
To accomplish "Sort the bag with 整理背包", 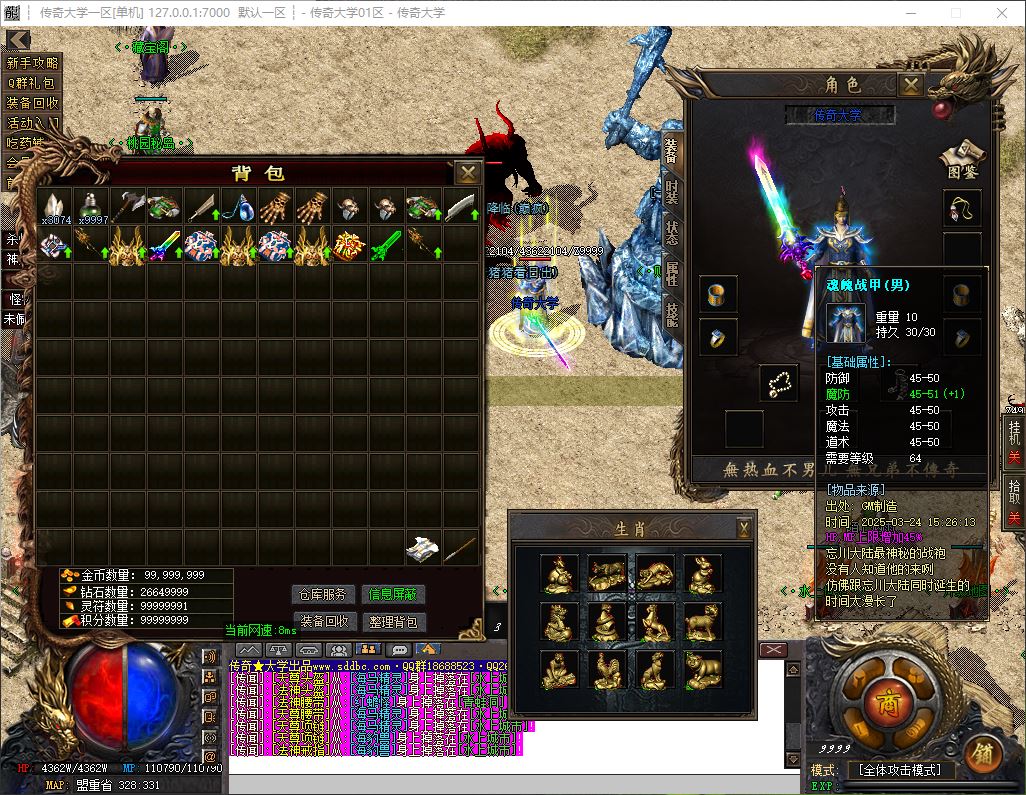I will 394,621.
